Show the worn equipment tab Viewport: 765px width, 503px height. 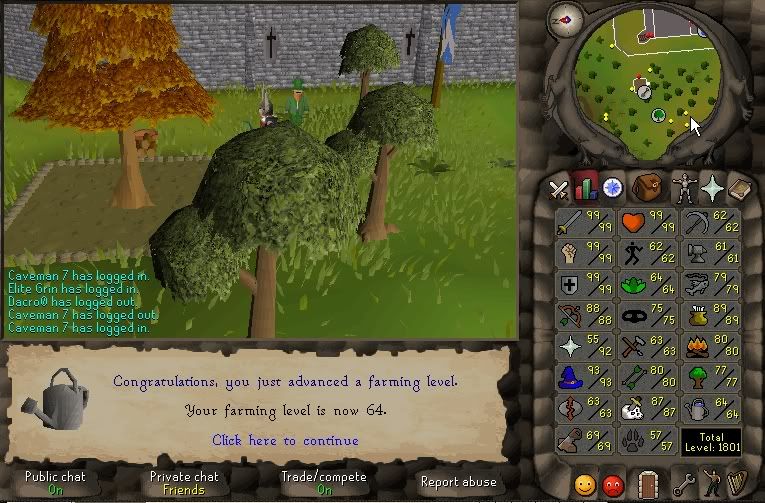684,187
